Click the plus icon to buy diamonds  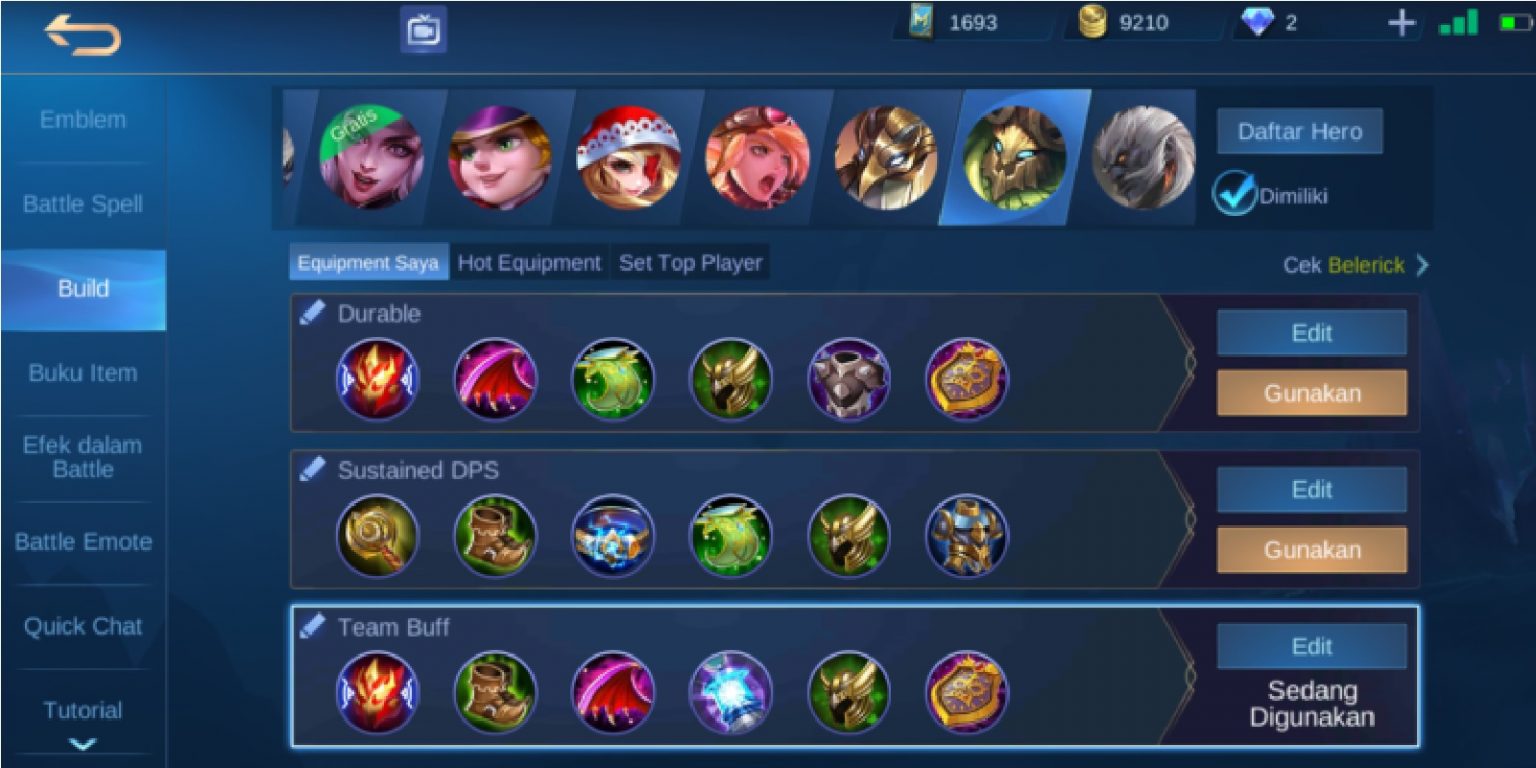pyautogui.click(x=1404, y=20)
